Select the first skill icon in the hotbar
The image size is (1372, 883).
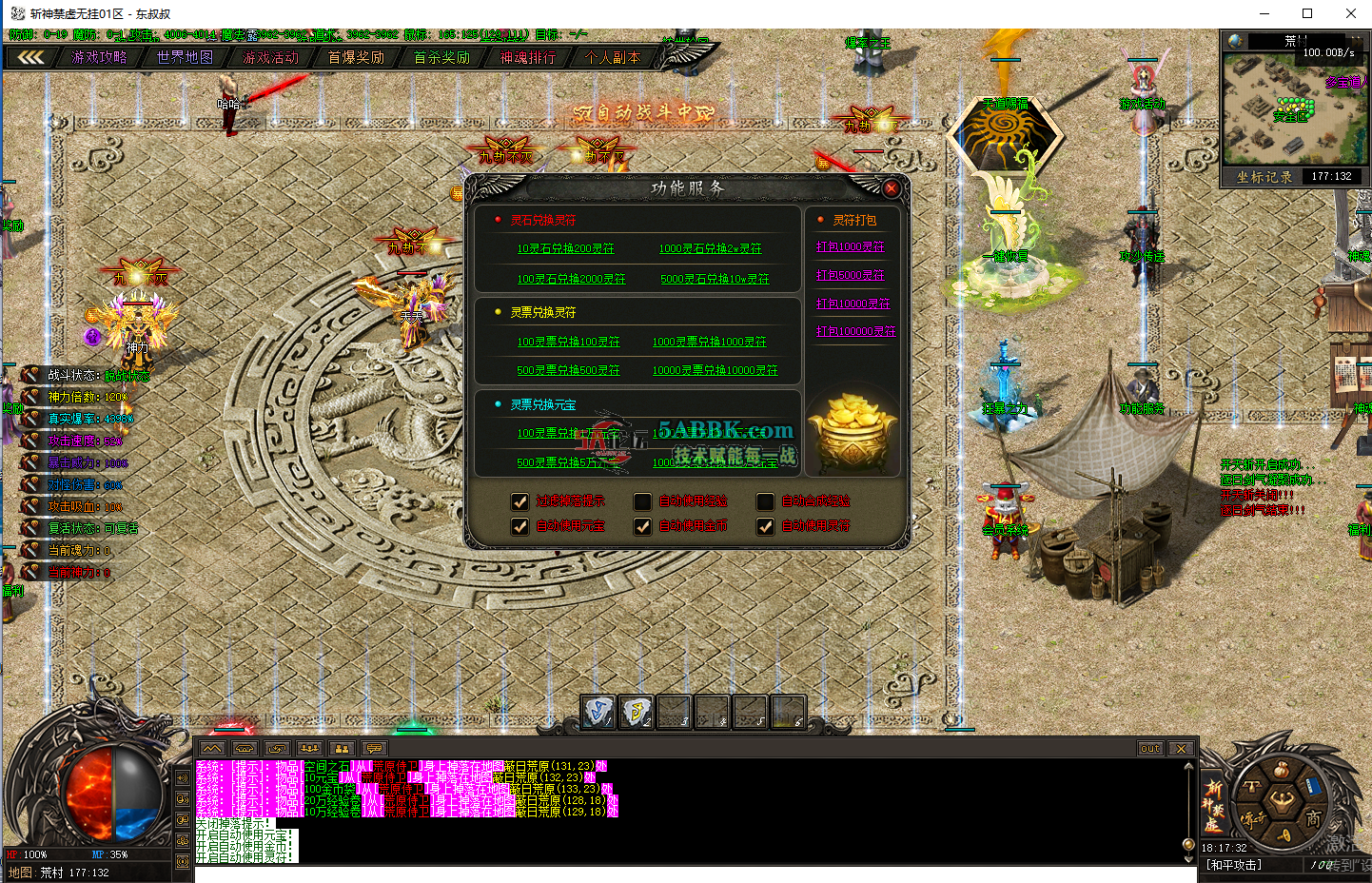pyautogui.click(x=598, y=712)
